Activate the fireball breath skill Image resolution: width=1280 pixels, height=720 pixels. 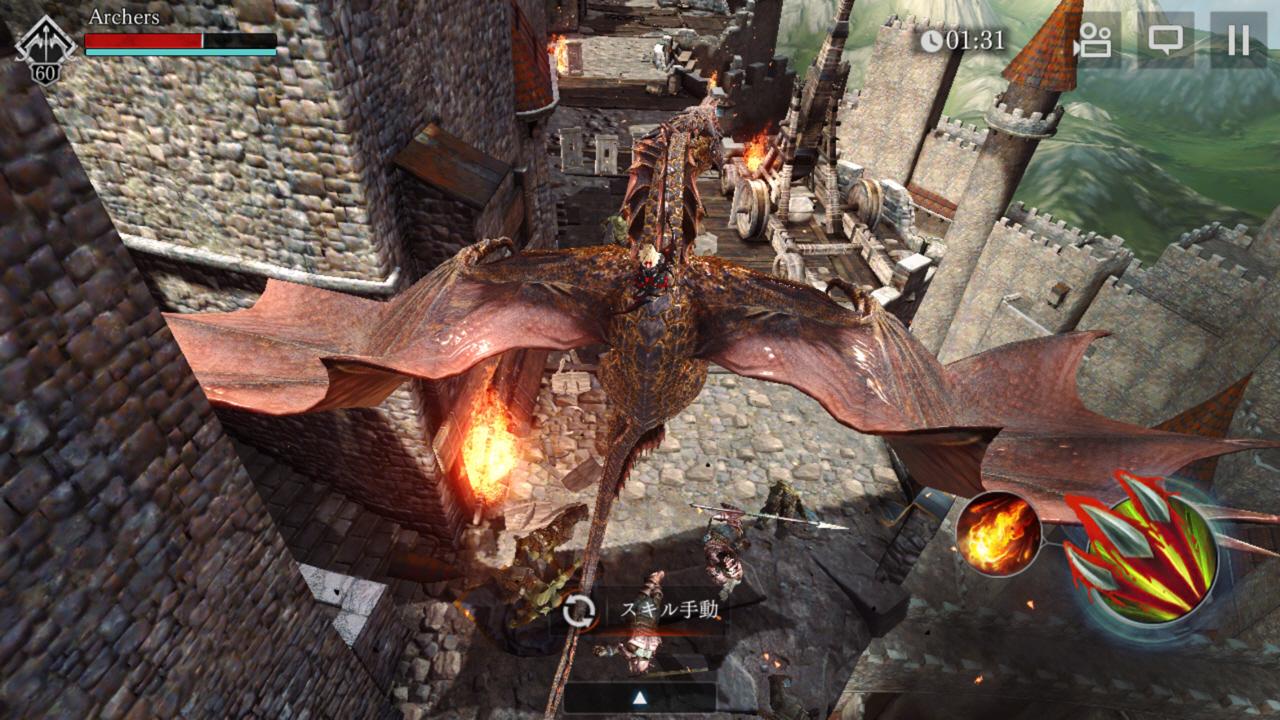[997, 534]
